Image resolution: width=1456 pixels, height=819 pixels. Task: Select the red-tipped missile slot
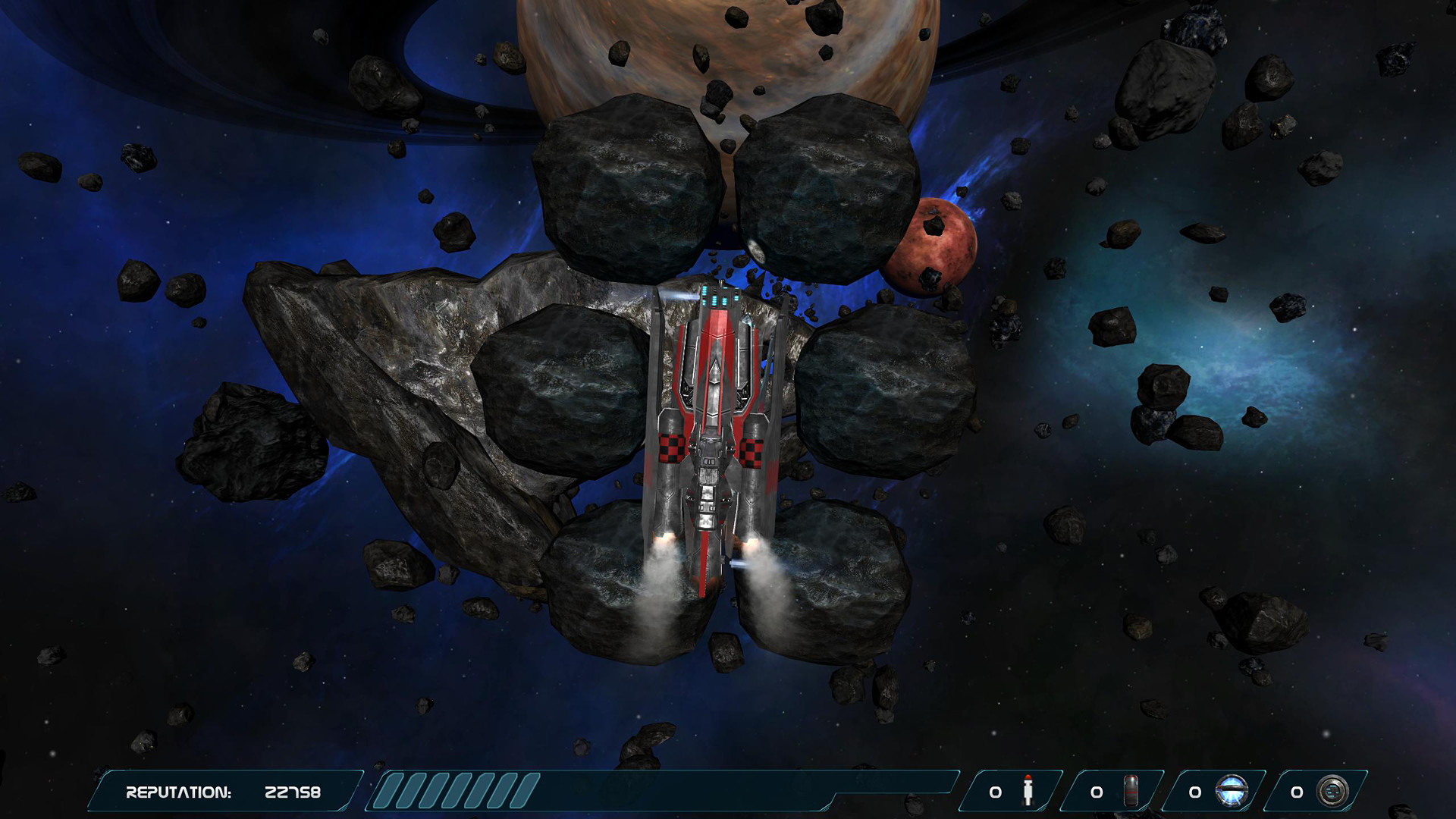(x=1028, y=791)
